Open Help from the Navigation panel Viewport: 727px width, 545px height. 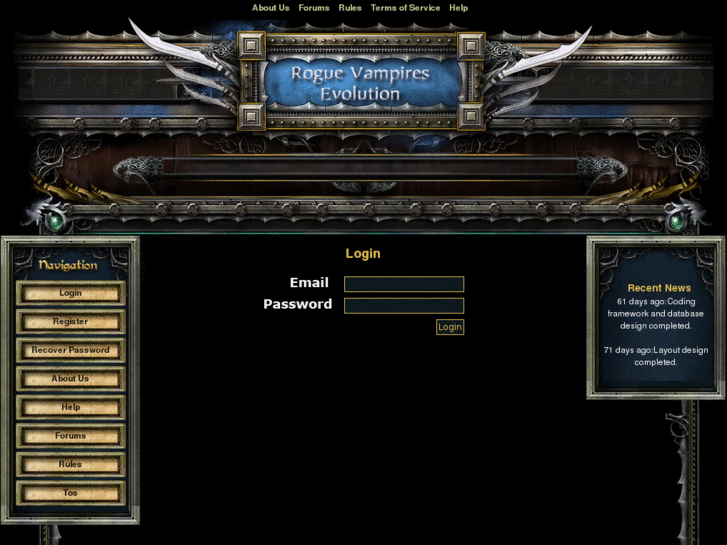[x=70, y=407]
